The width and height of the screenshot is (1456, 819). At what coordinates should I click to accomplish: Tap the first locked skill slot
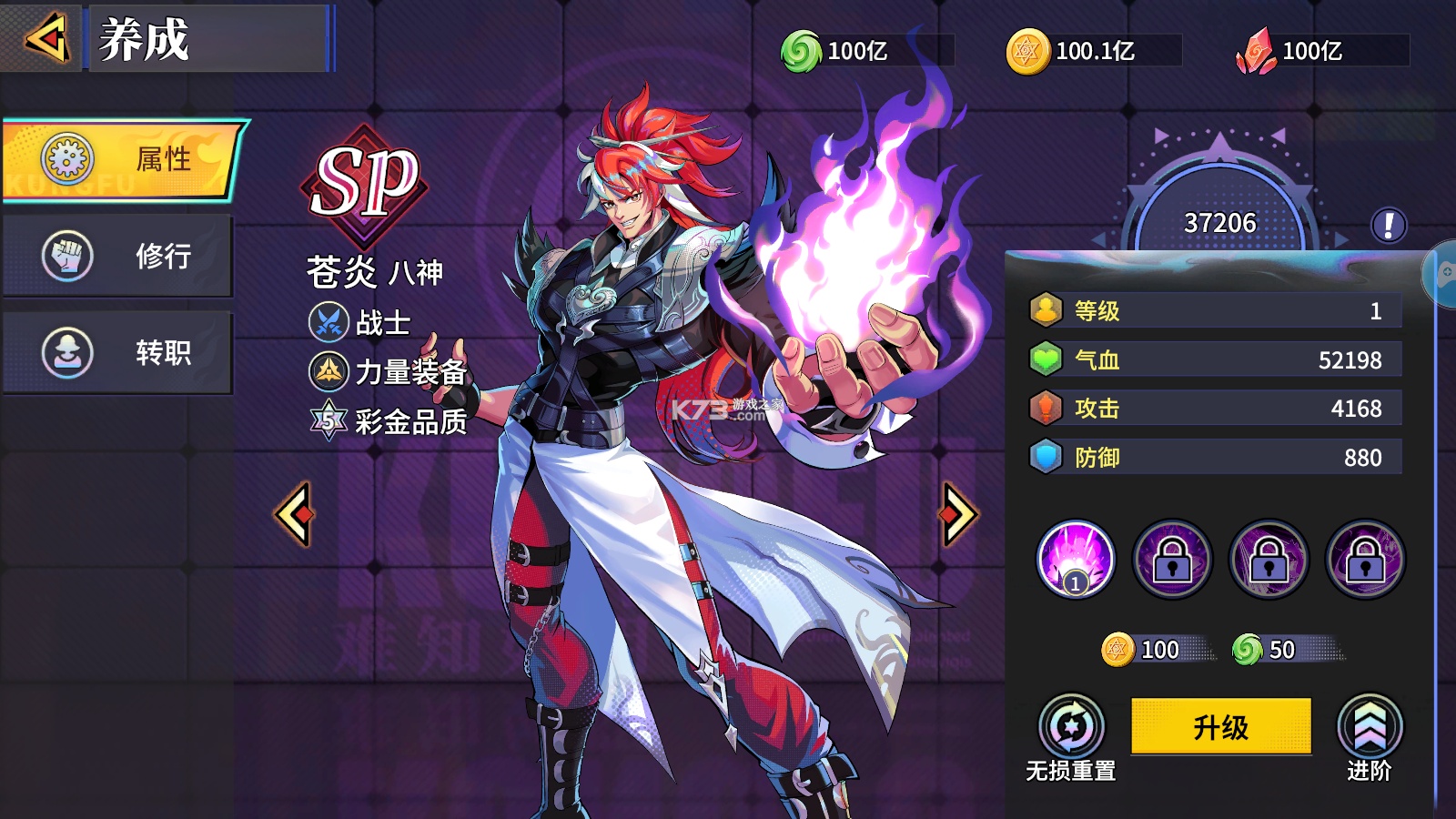coord(1172,559)
